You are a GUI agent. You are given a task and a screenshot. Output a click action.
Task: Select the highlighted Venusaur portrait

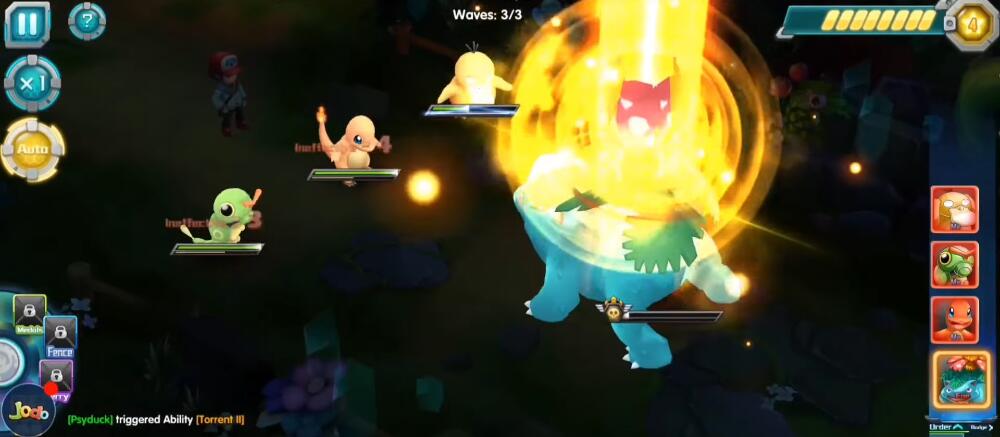click(x=961, y=380)
